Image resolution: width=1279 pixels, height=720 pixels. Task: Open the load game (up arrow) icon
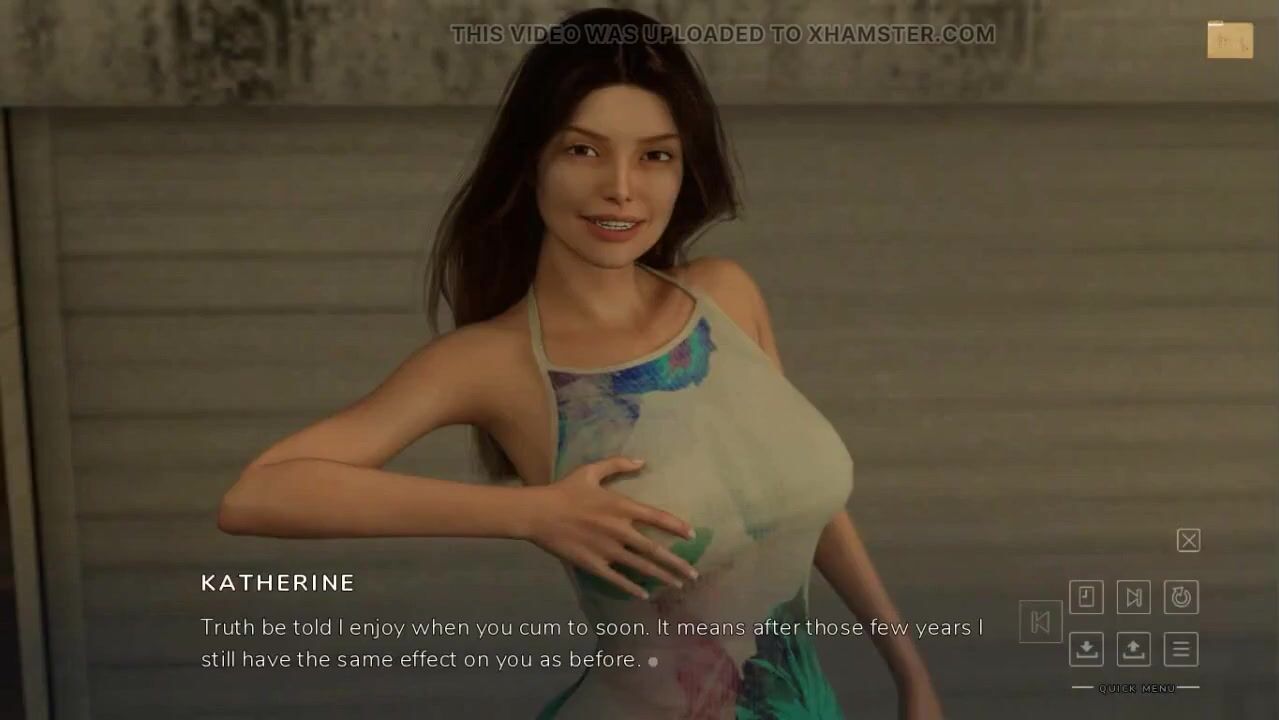pos(1133,649)
